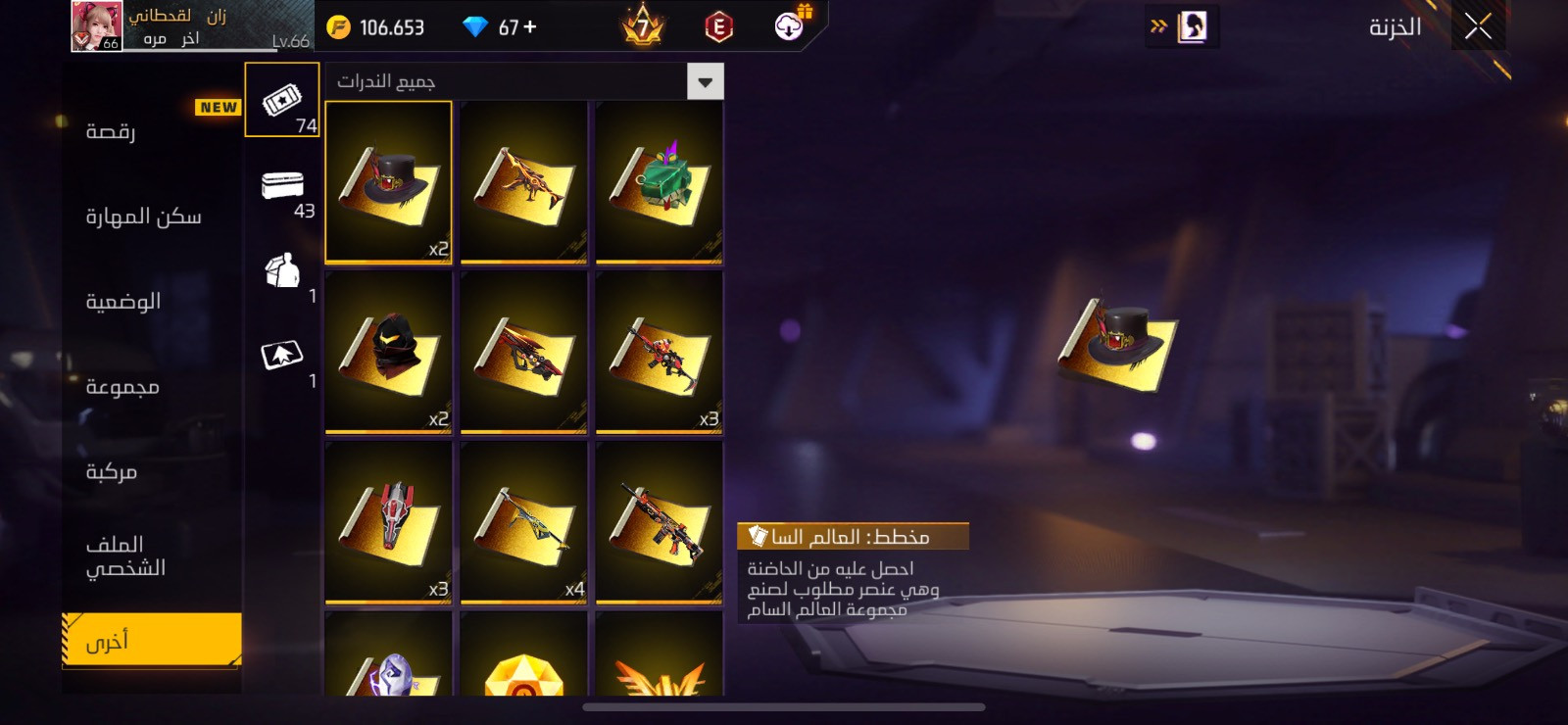This screenshot has width=1568, height=725.
Task: Show the مركبة vehicle tab
Action: (x=112, y=472)
